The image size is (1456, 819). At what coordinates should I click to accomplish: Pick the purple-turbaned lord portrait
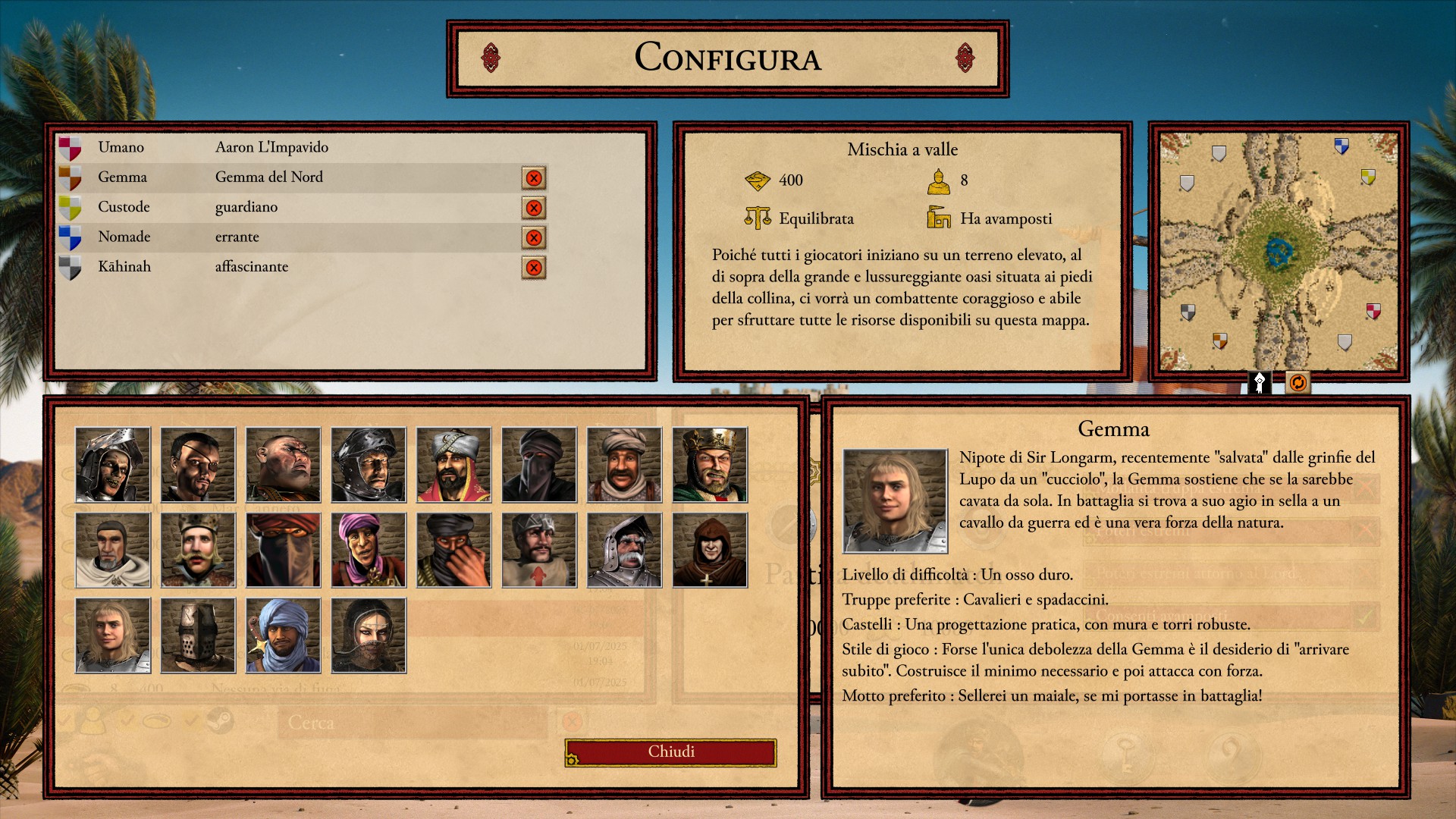[369, 550]
